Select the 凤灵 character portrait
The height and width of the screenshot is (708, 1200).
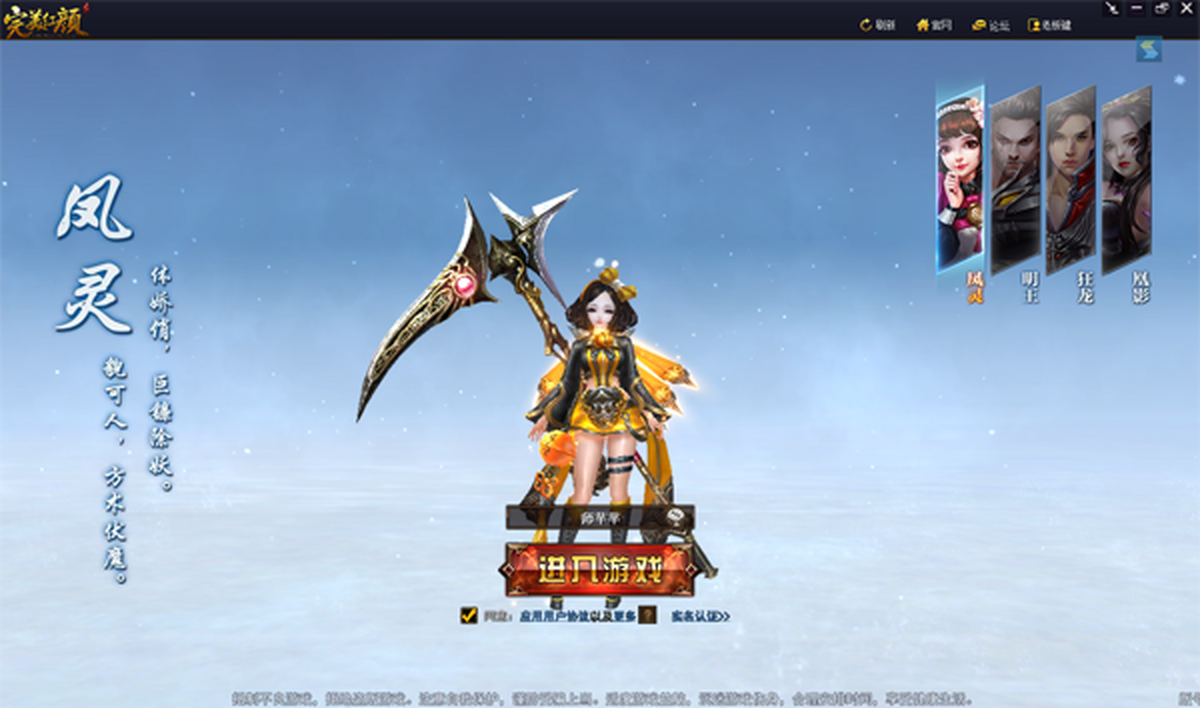(960, 178)
